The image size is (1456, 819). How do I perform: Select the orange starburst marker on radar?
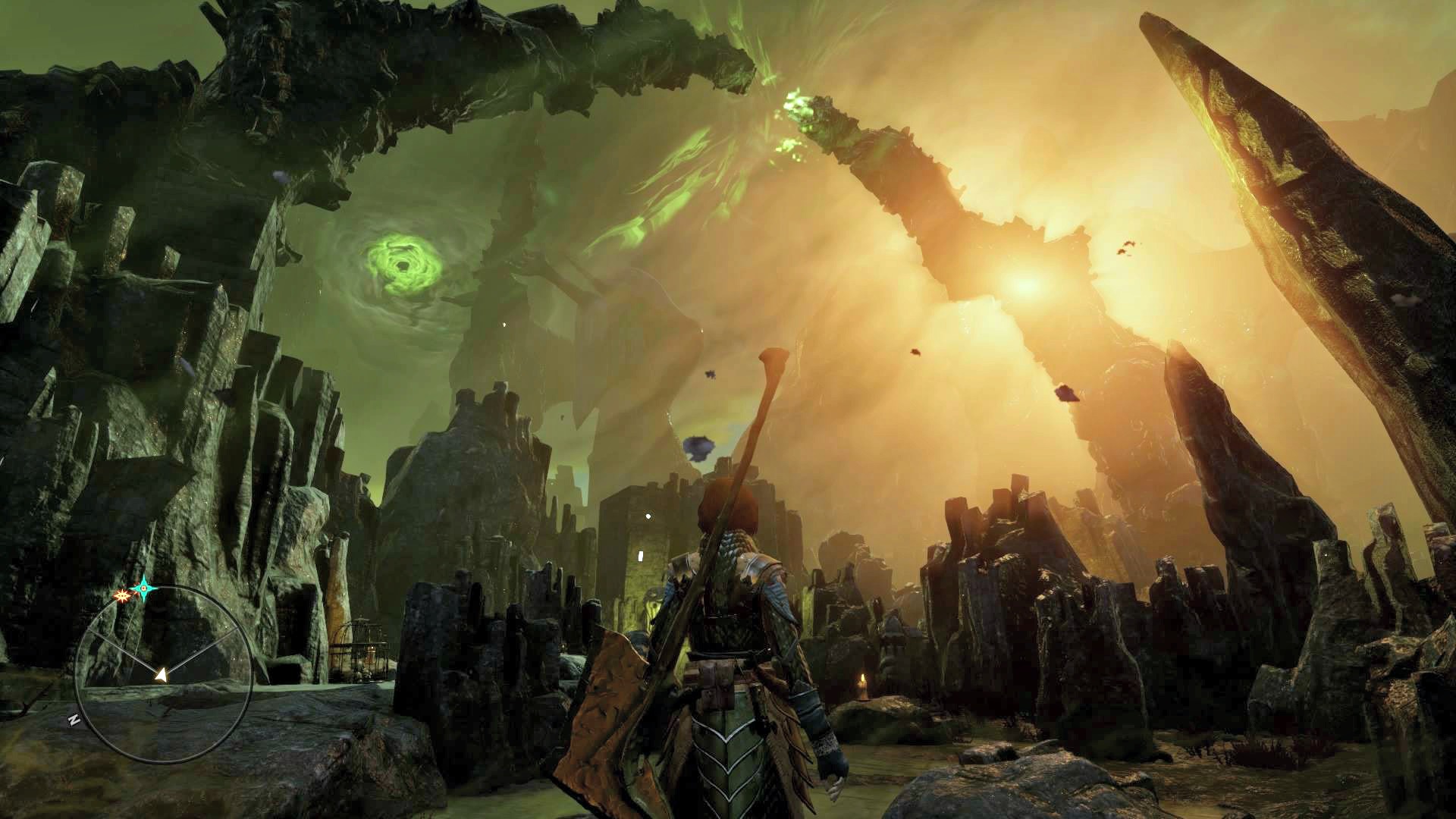click(x=121, y=596)
